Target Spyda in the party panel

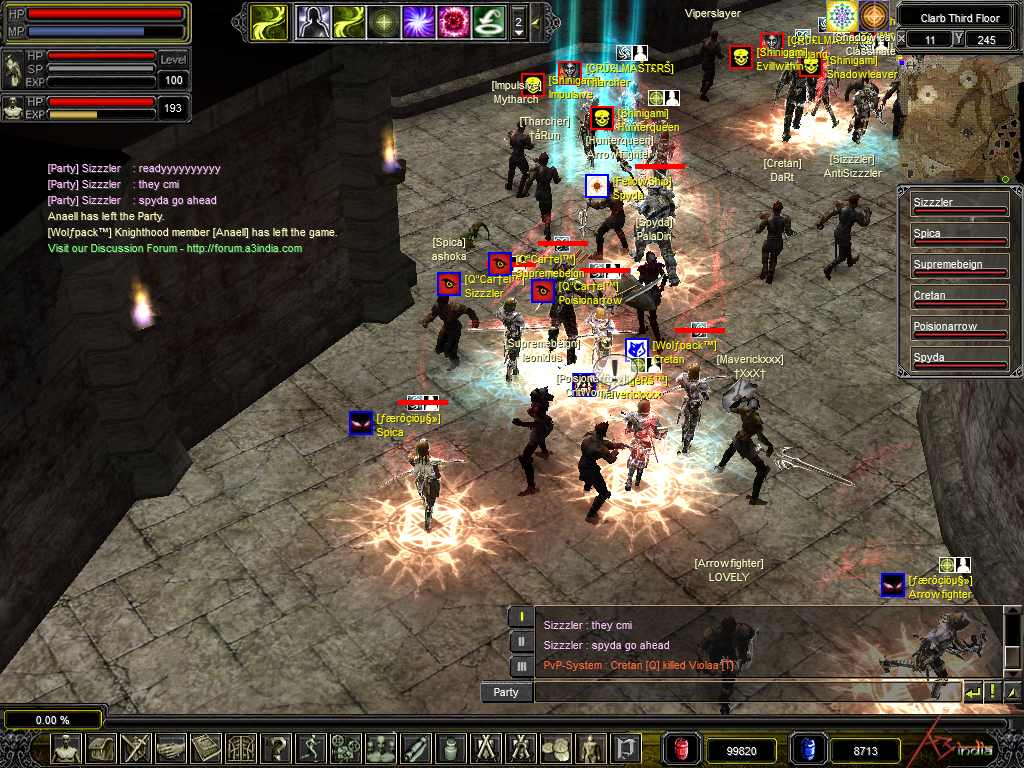point(959,359)
